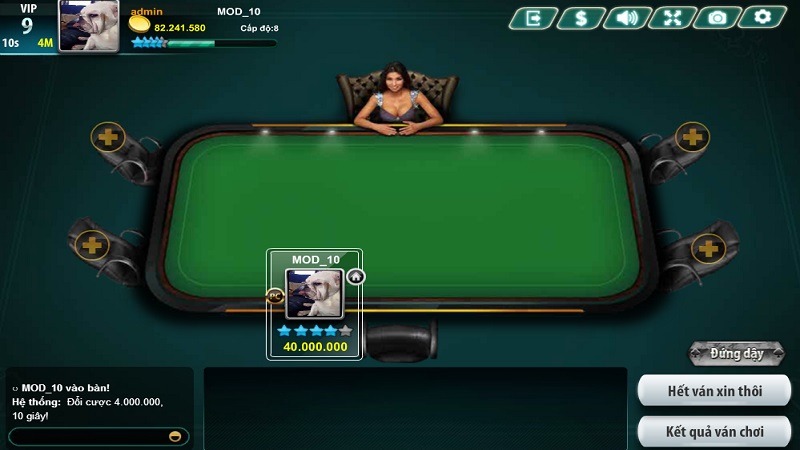Viewport: 800px width, 450px height.
Task: Switch to fullscreen with the arrows icon
Action: (x=671, y=17)
